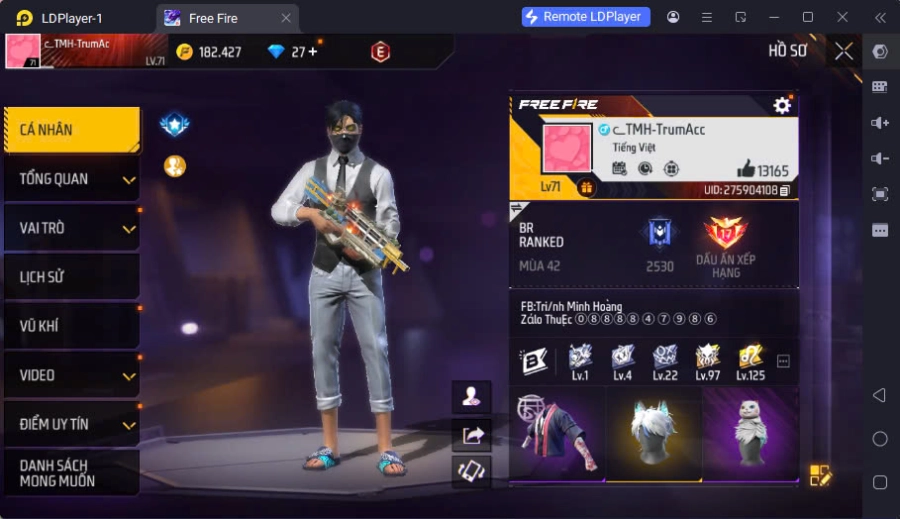Screen dimensions: 900x519
Task: Open profile settings gear icon
Action: 782,105
